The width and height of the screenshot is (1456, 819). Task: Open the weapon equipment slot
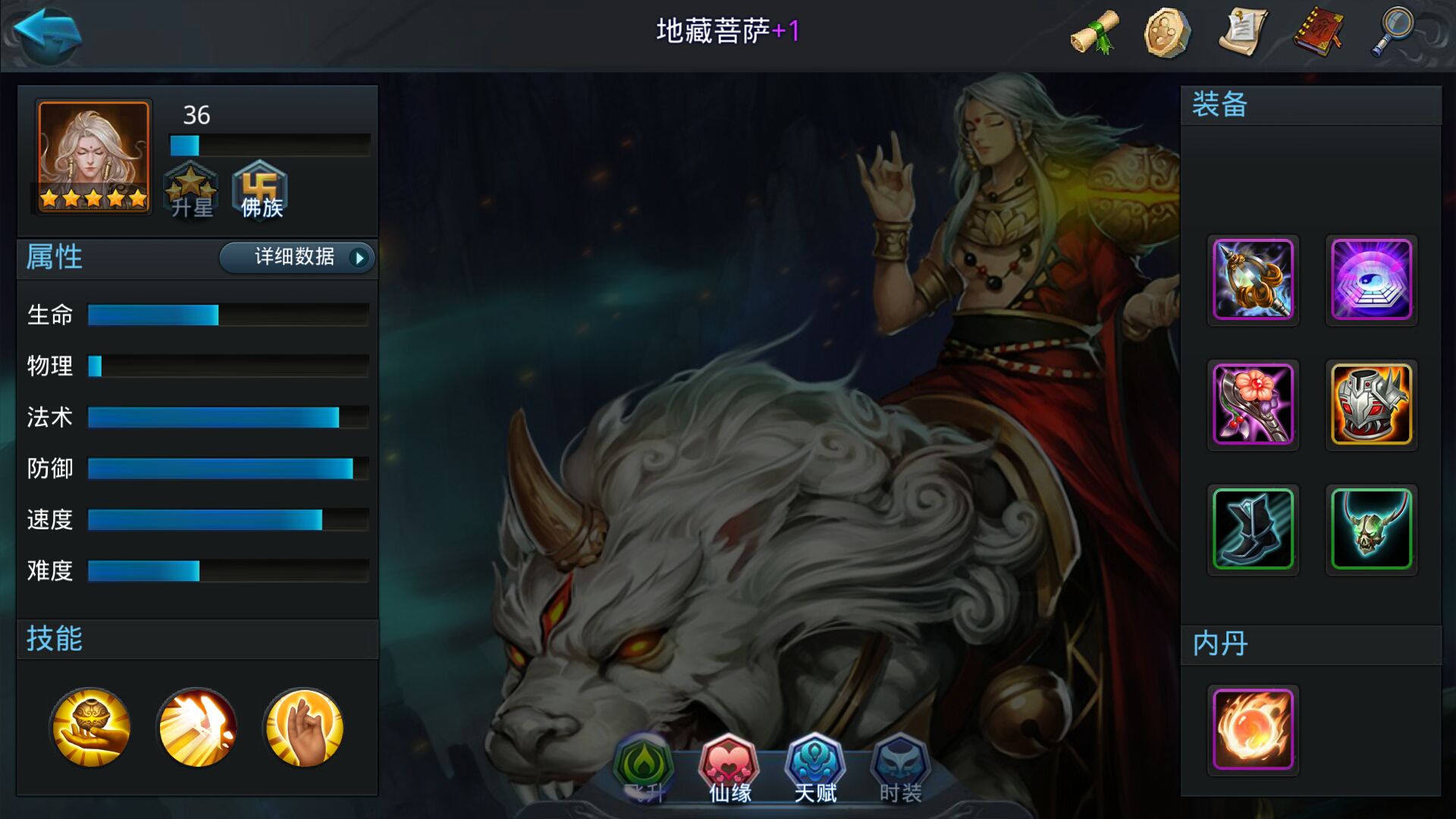[x=1254, y=281]
